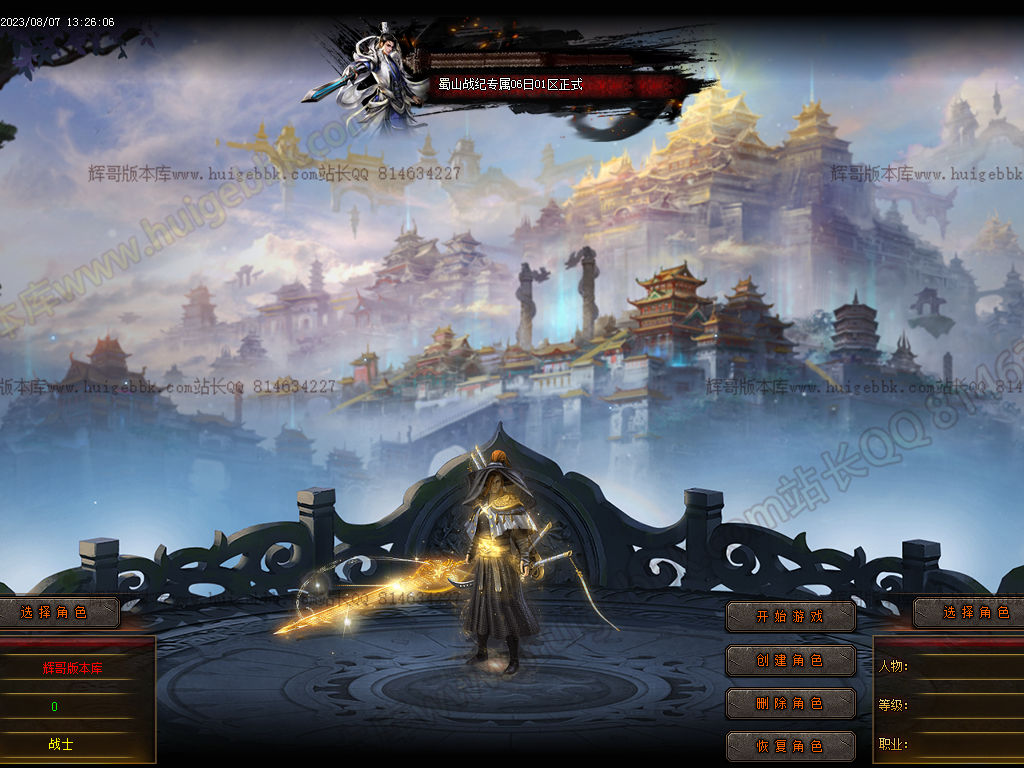Activate the 恢复角色 (Restore Character) button
Viewport: 1024px width, 768px height.
(790, 746)
